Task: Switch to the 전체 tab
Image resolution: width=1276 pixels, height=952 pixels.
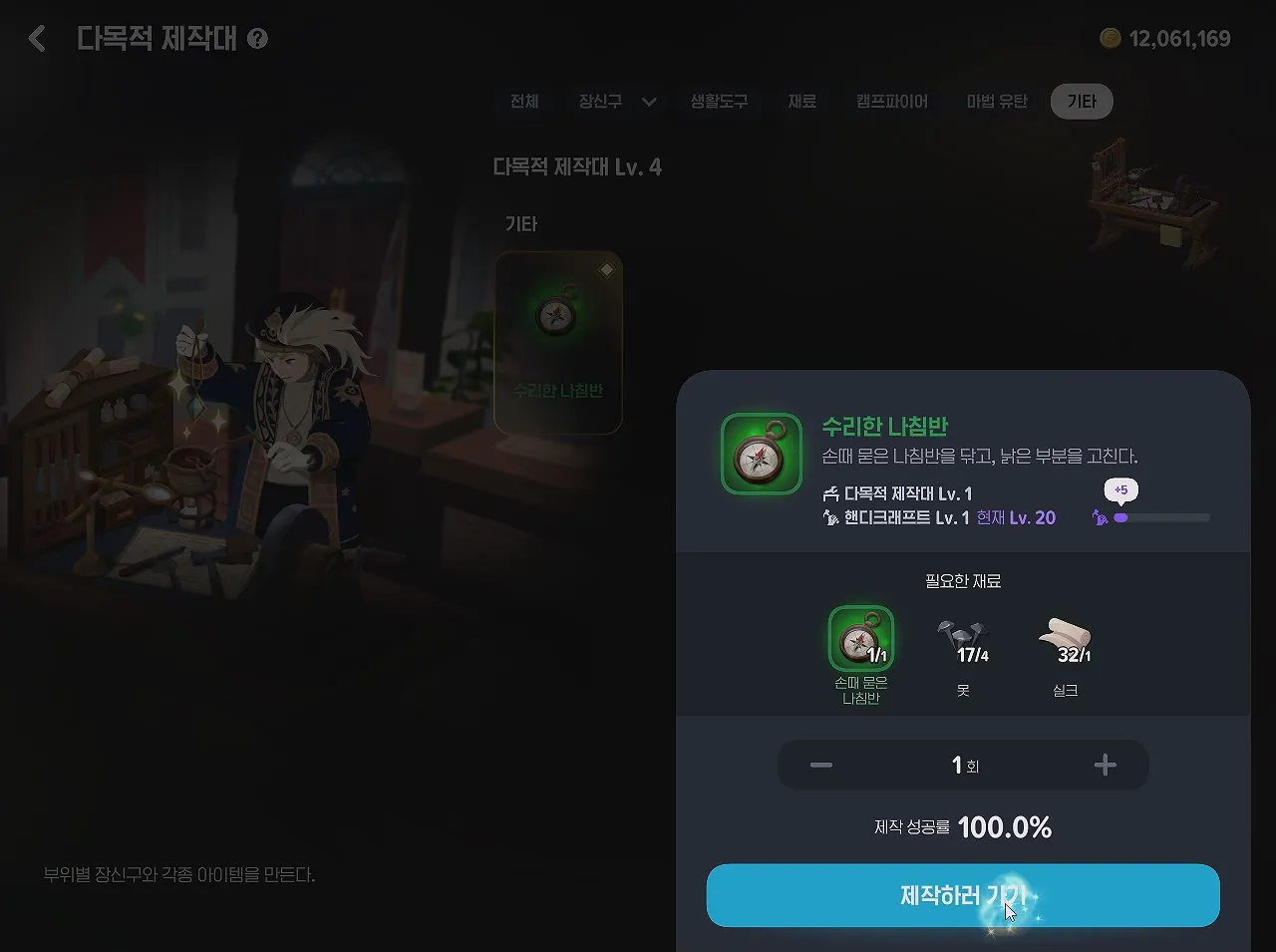Action: point(524,101)
